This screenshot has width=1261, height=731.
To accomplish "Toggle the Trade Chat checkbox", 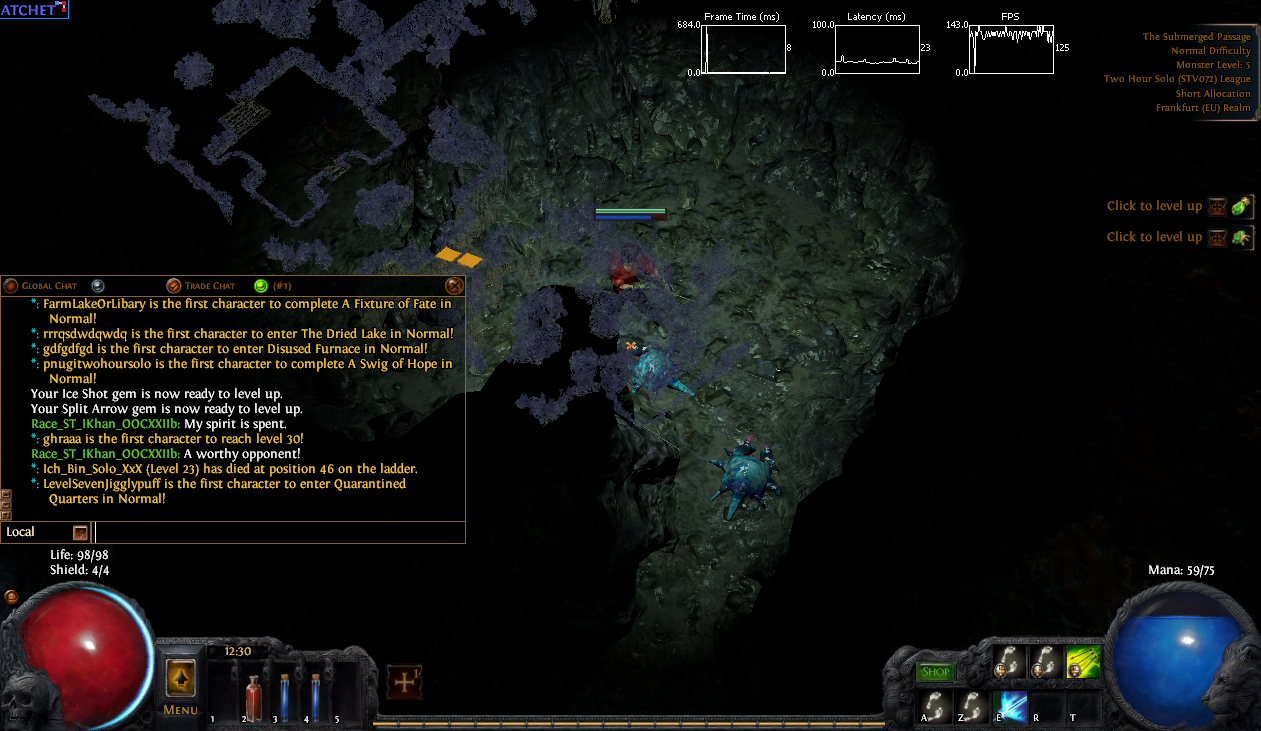I will click(x=174, y=286).
